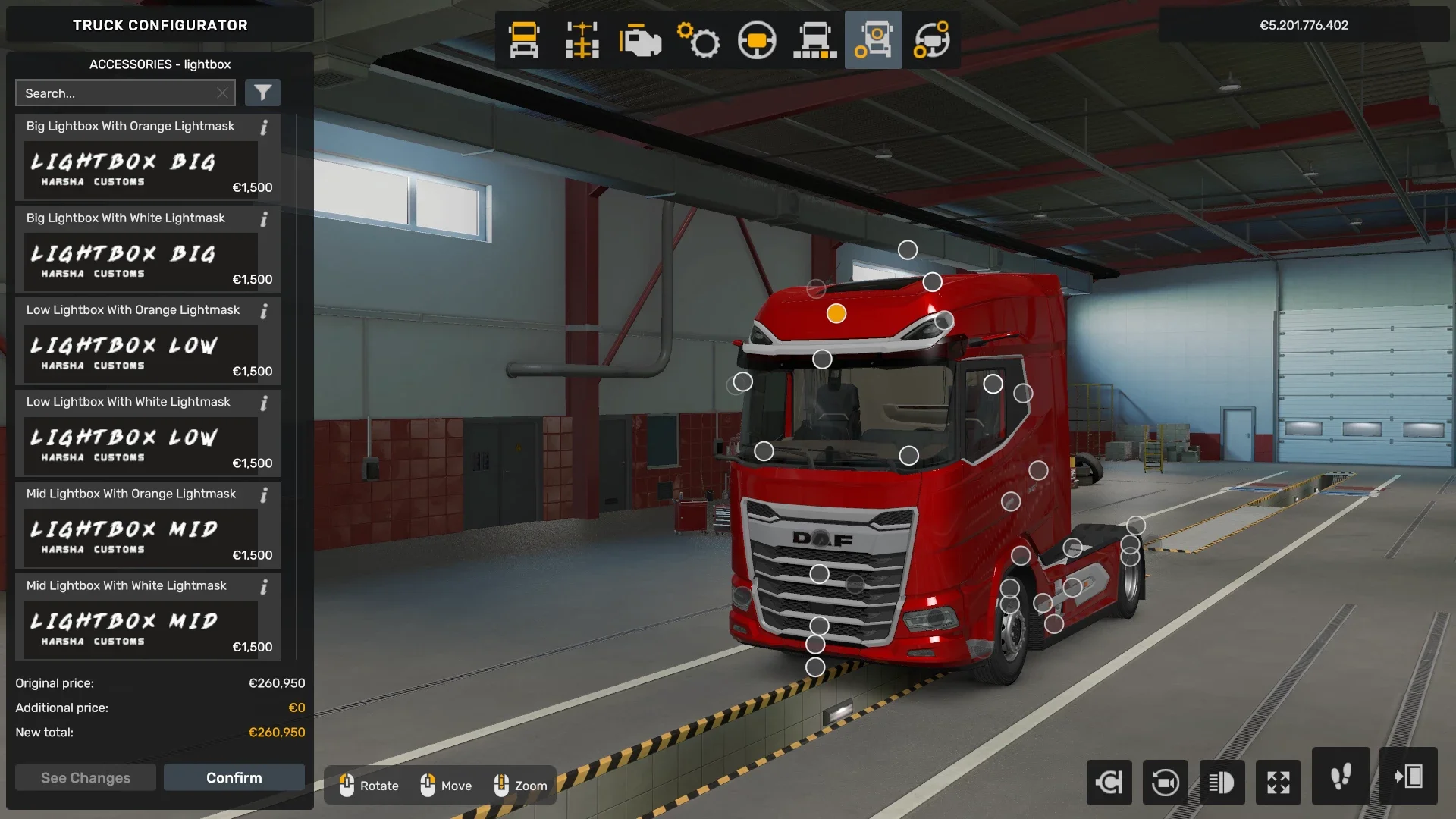Toggle the headlights preview icon
The image size is (1456, 819).
(x=1222, y=783)
